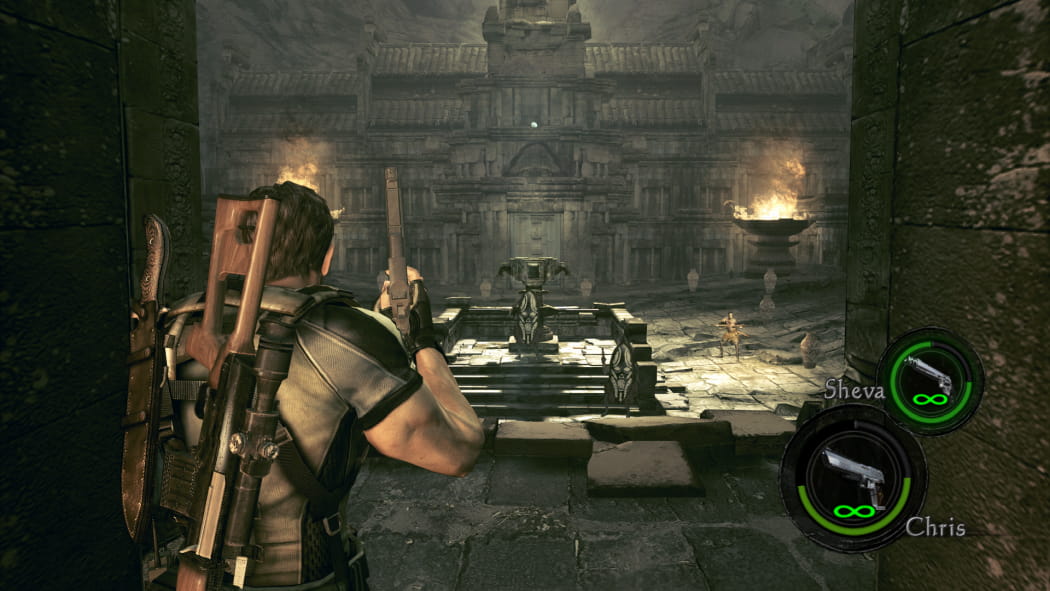The width and height of the screenshot is (1050, 591).
Task: Select Chris's equipped pistol icon
Action: coord(851,474)
